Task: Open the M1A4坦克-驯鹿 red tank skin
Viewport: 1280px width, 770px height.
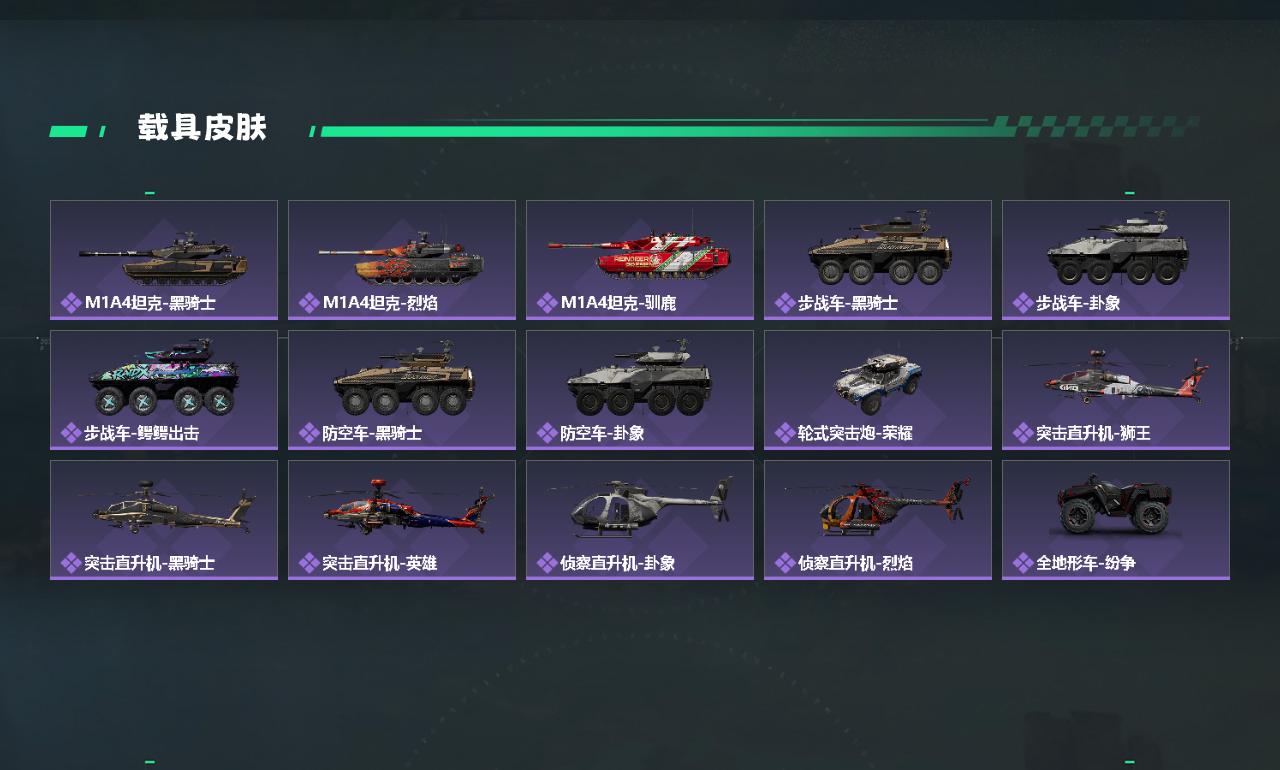Action: (x=640, y=260)
